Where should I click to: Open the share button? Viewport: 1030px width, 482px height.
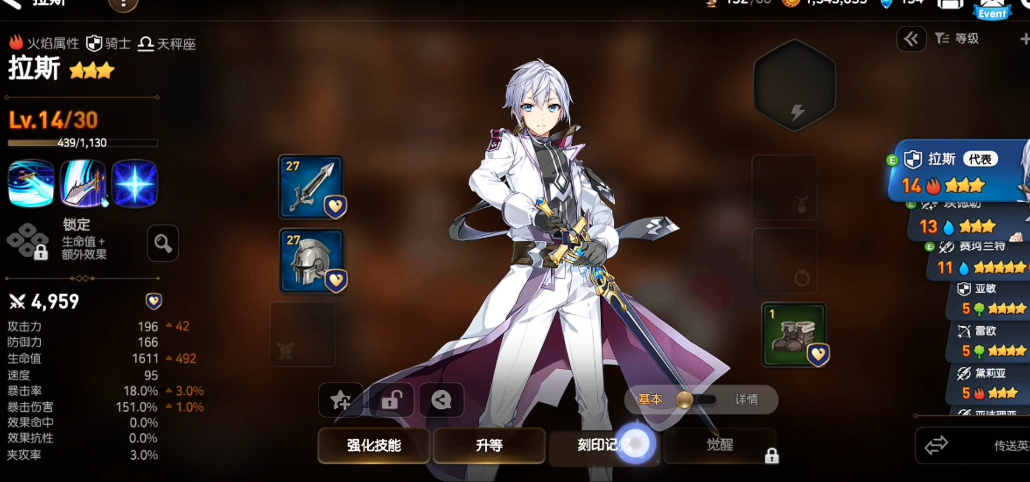pos(441,400)
